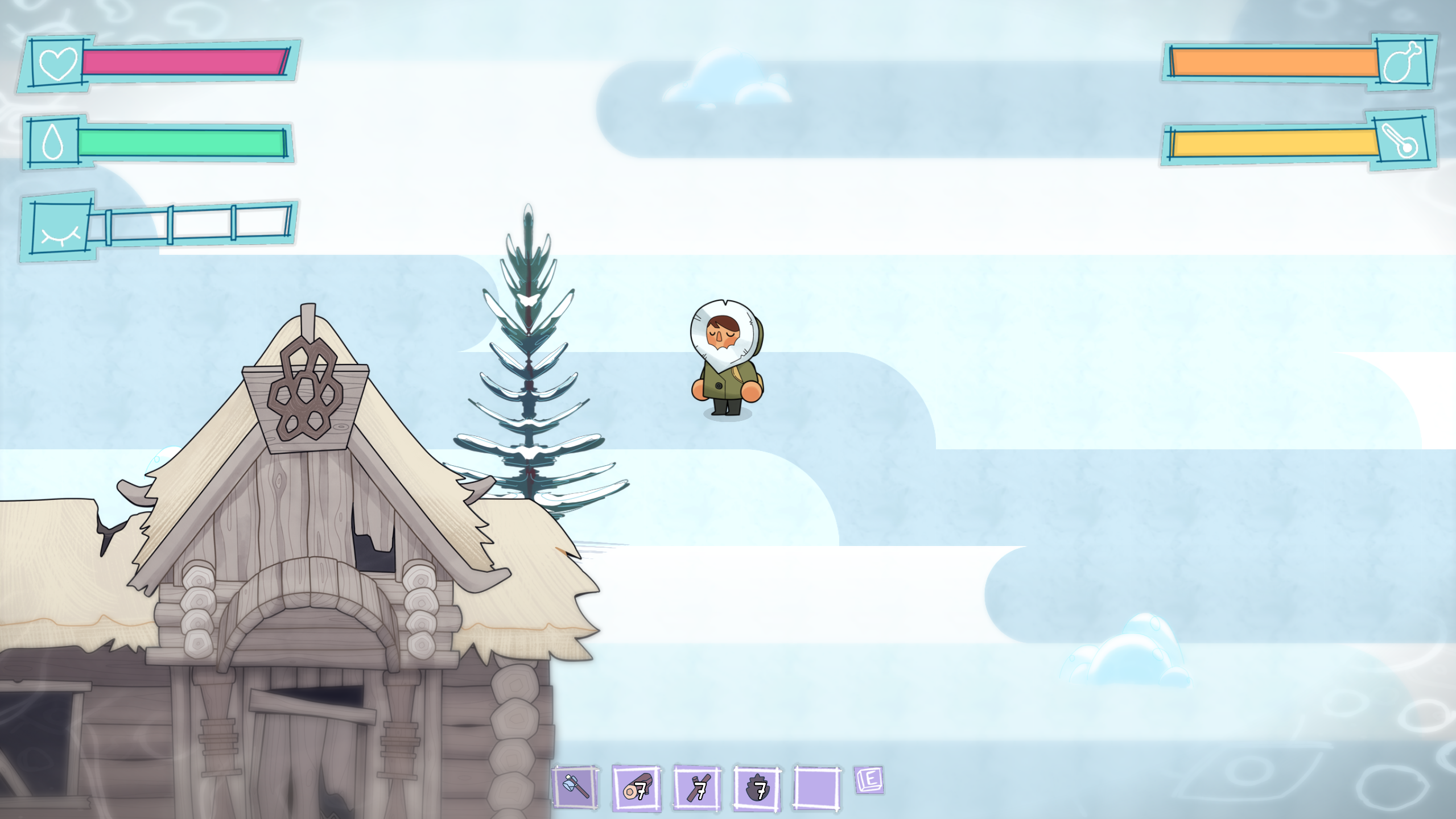The height and width of the screenshot is (819, 1456).
Task: Click the empty hotbar slot
Action: click(817, 788)
